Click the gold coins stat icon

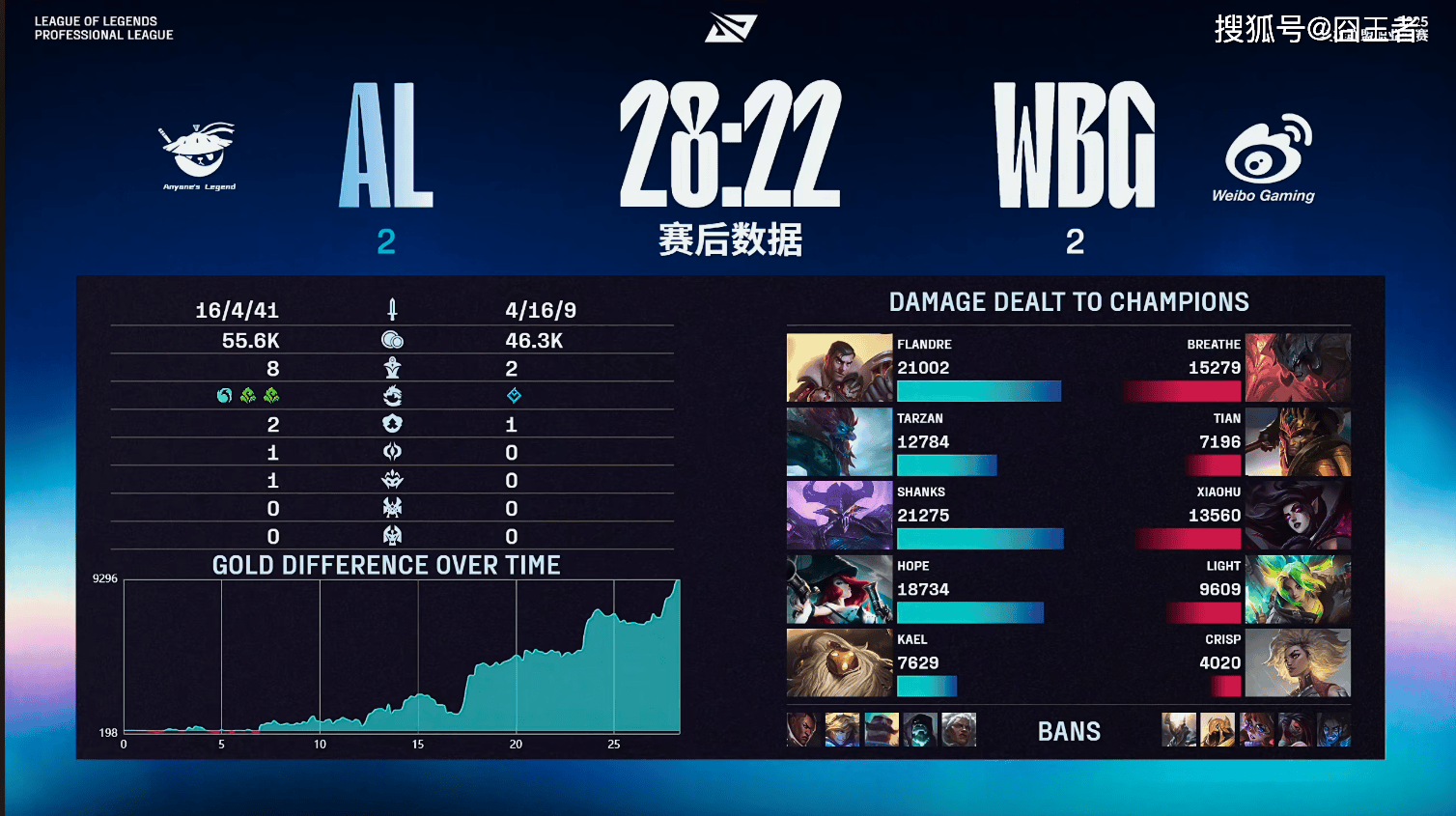pos(392,340)
